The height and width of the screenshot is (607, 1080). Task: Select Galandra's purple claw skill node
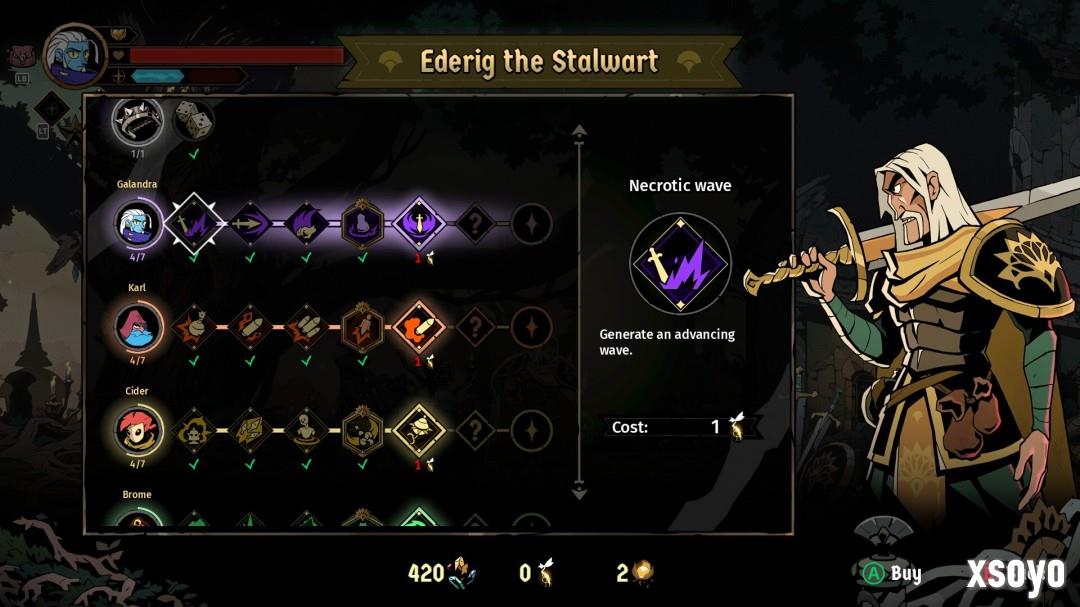pyautogui.click(x=306, y=222)
